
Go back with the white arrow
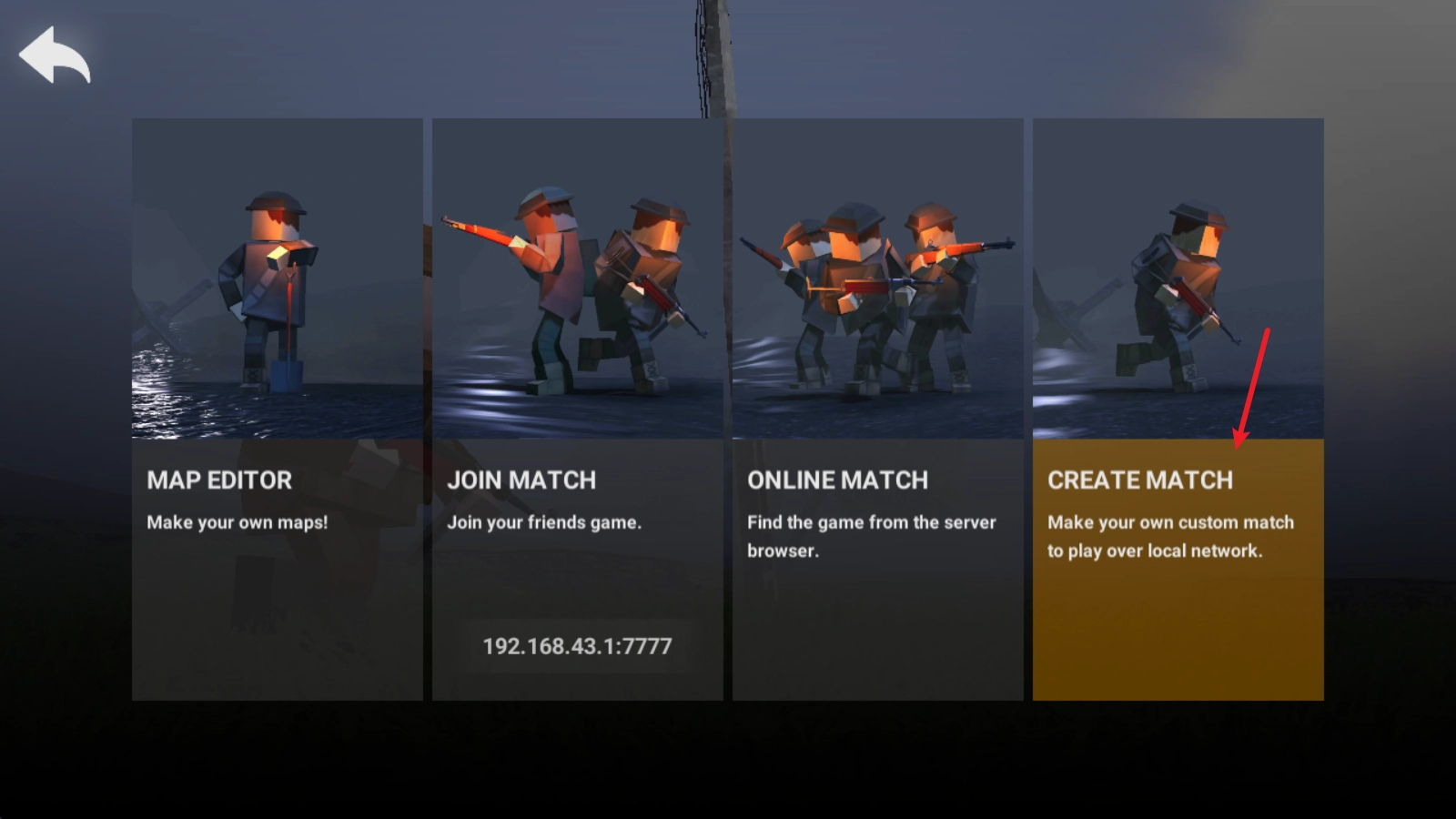[55, 55]
